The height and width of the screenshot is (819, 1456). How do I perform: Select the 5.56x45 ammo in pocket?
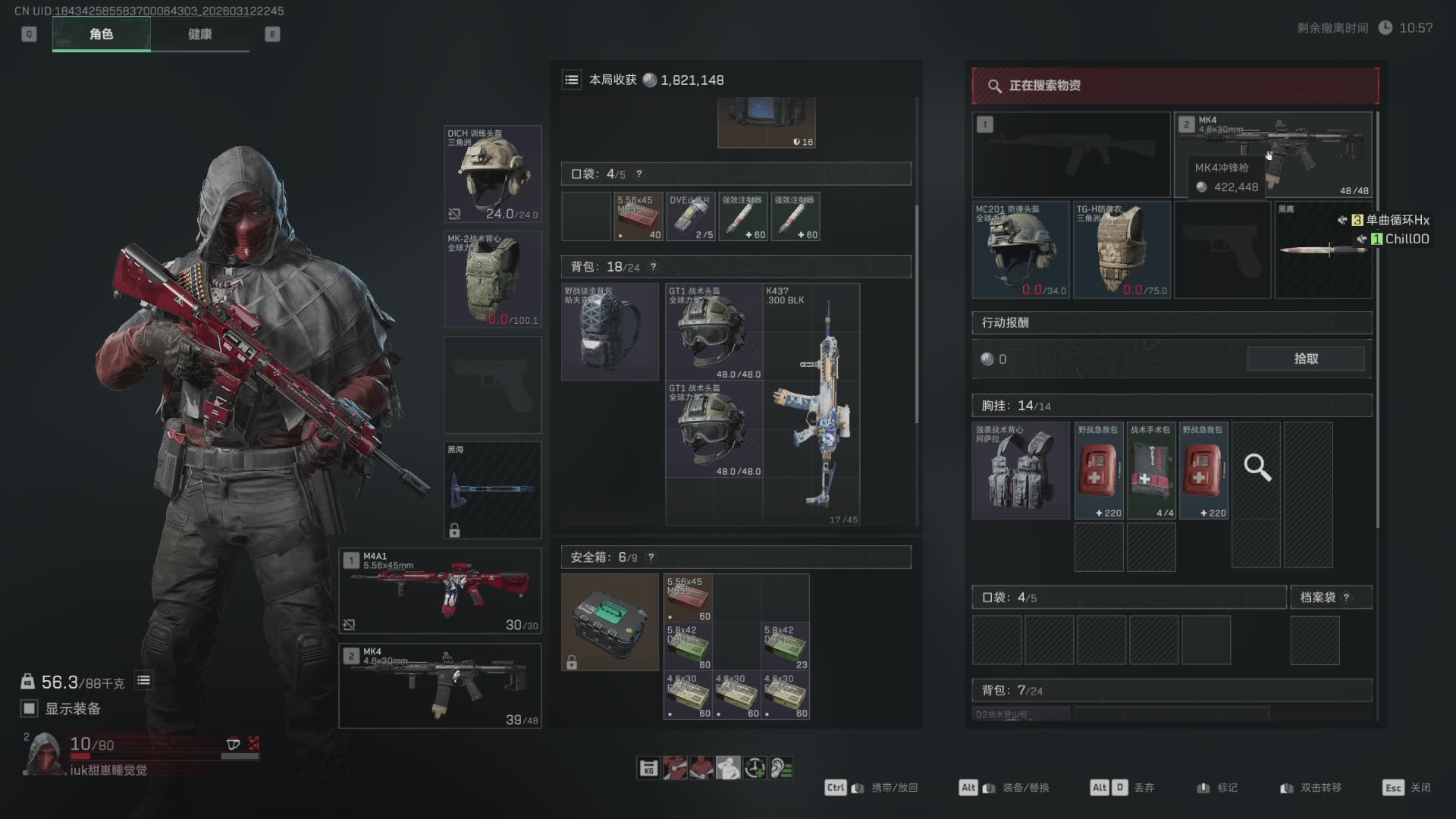click(x=638, y=217)
